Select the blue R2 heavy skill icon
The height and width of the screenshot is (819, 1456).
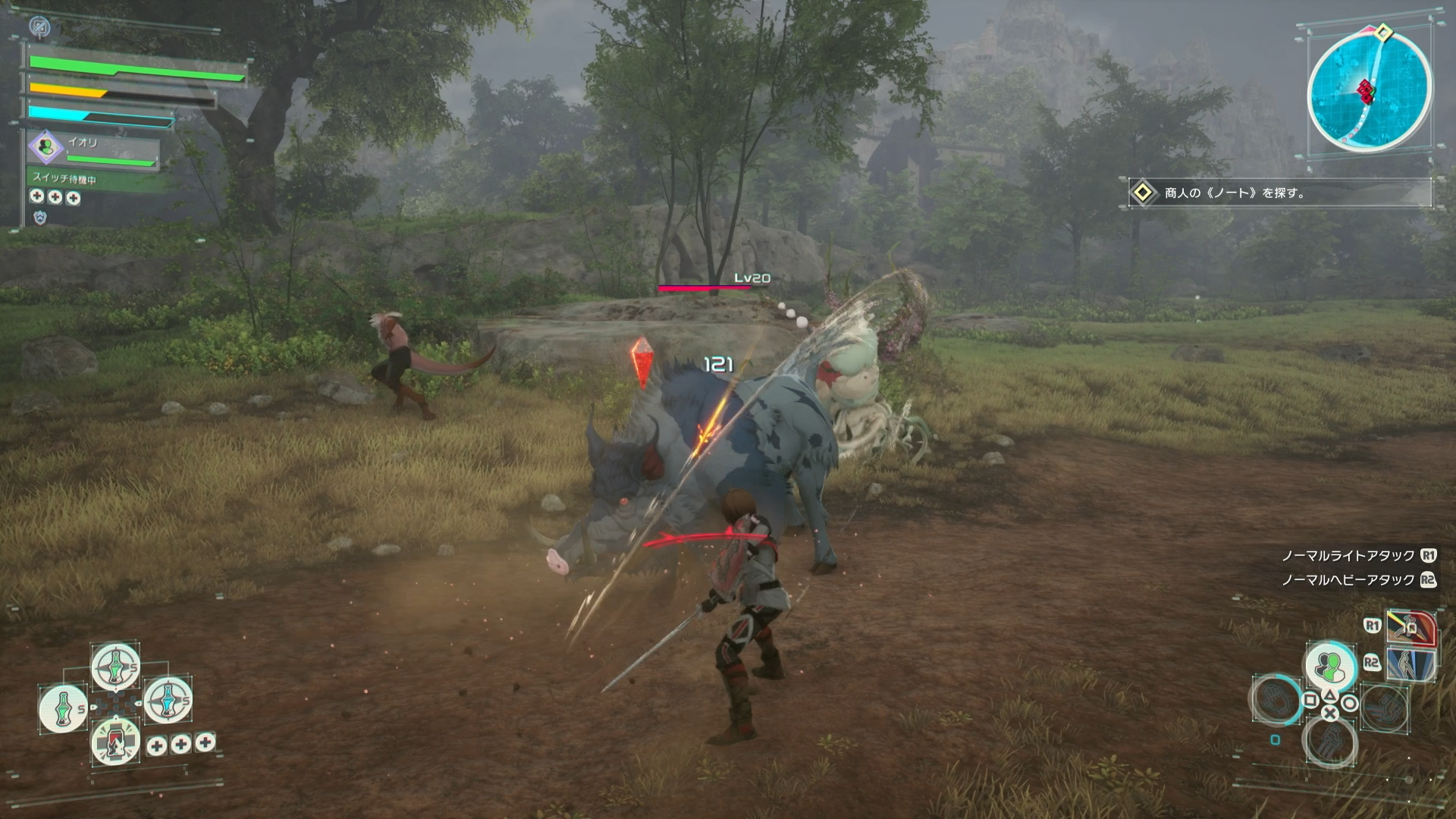pos(1410,663)
